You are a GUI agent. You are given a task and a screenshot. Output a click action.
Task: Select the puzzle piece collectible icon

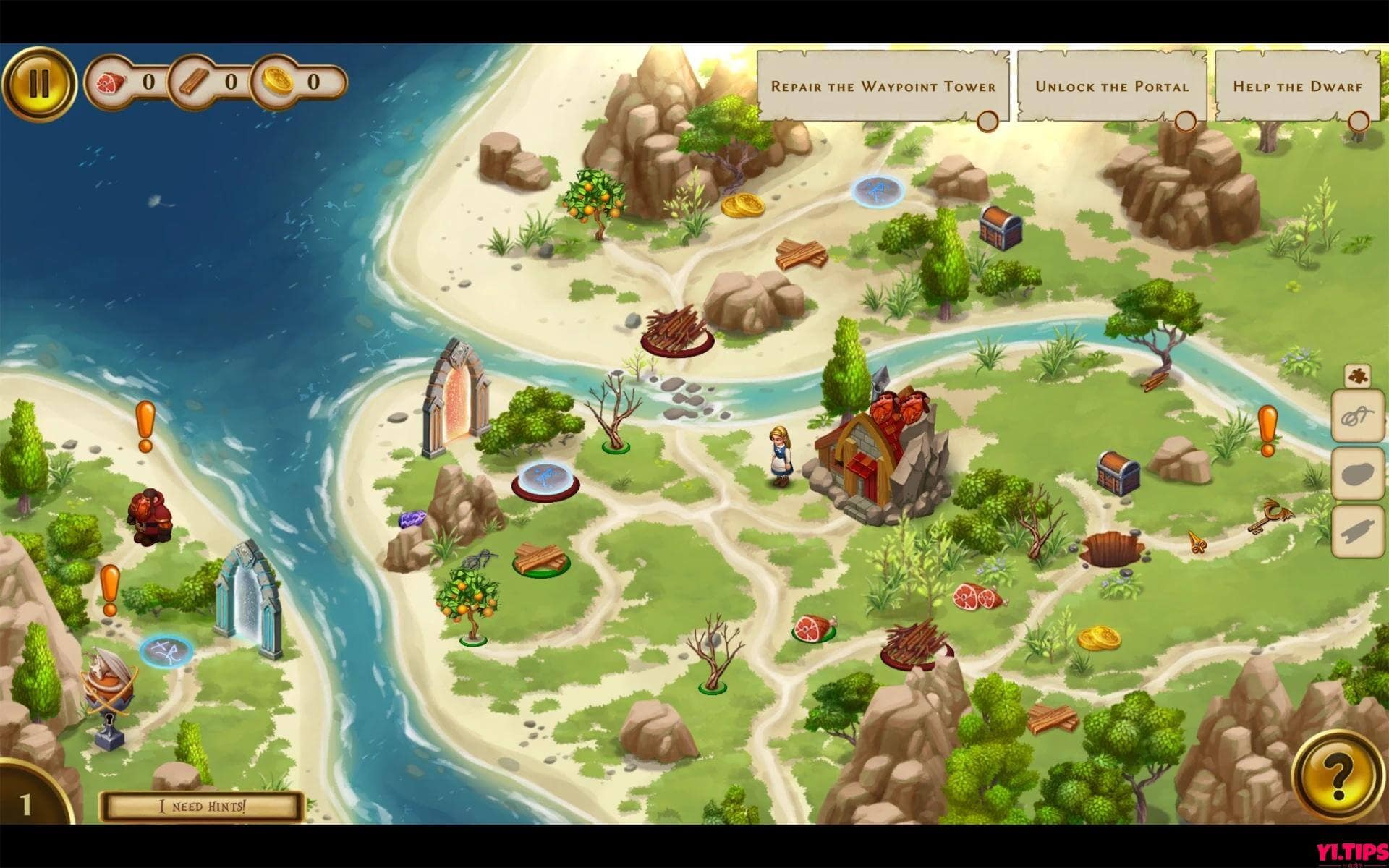1359,375
